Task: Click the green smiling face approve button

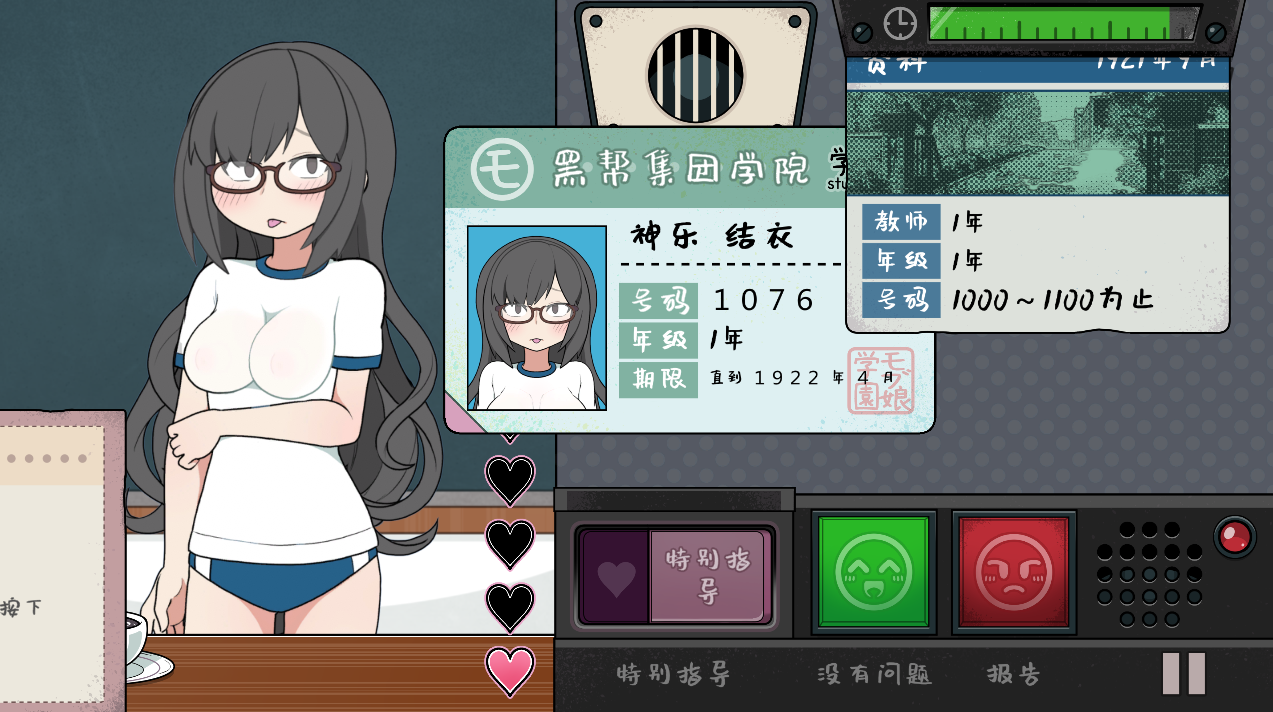Action: click(x=873, y=572)
